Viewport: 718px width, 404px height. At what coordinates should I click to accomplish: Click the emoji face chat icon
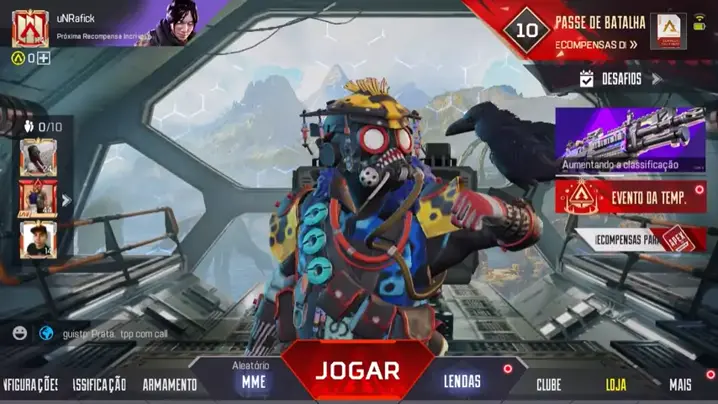[20, 333]
